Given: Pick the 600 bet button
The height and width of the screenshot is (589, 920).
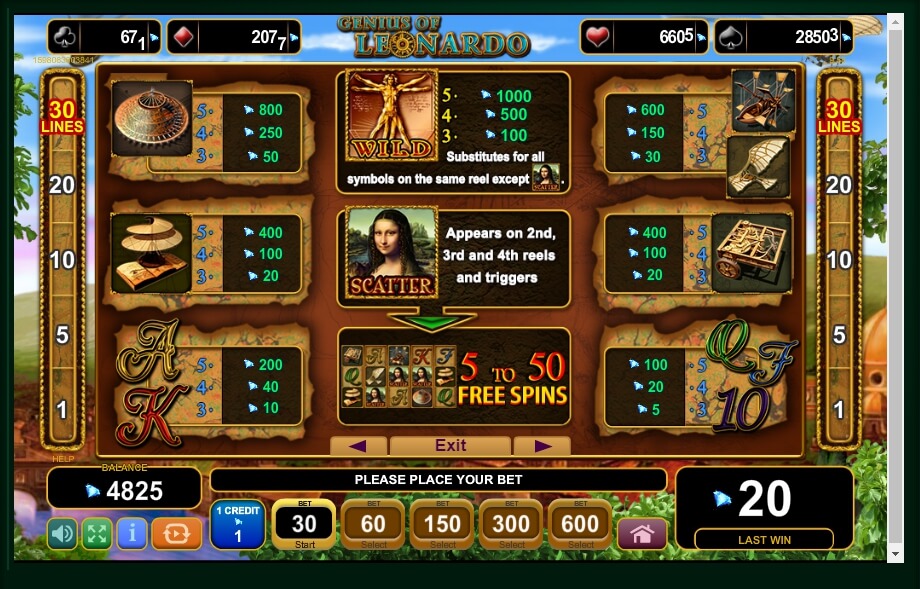Looking at the screenshot, I should point(580,525).
